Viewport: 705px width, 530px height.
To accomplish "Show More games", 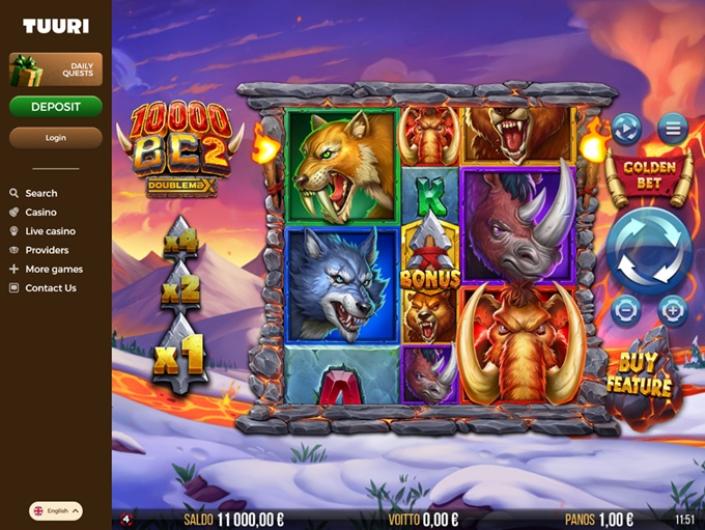I will tap(54, 269).
